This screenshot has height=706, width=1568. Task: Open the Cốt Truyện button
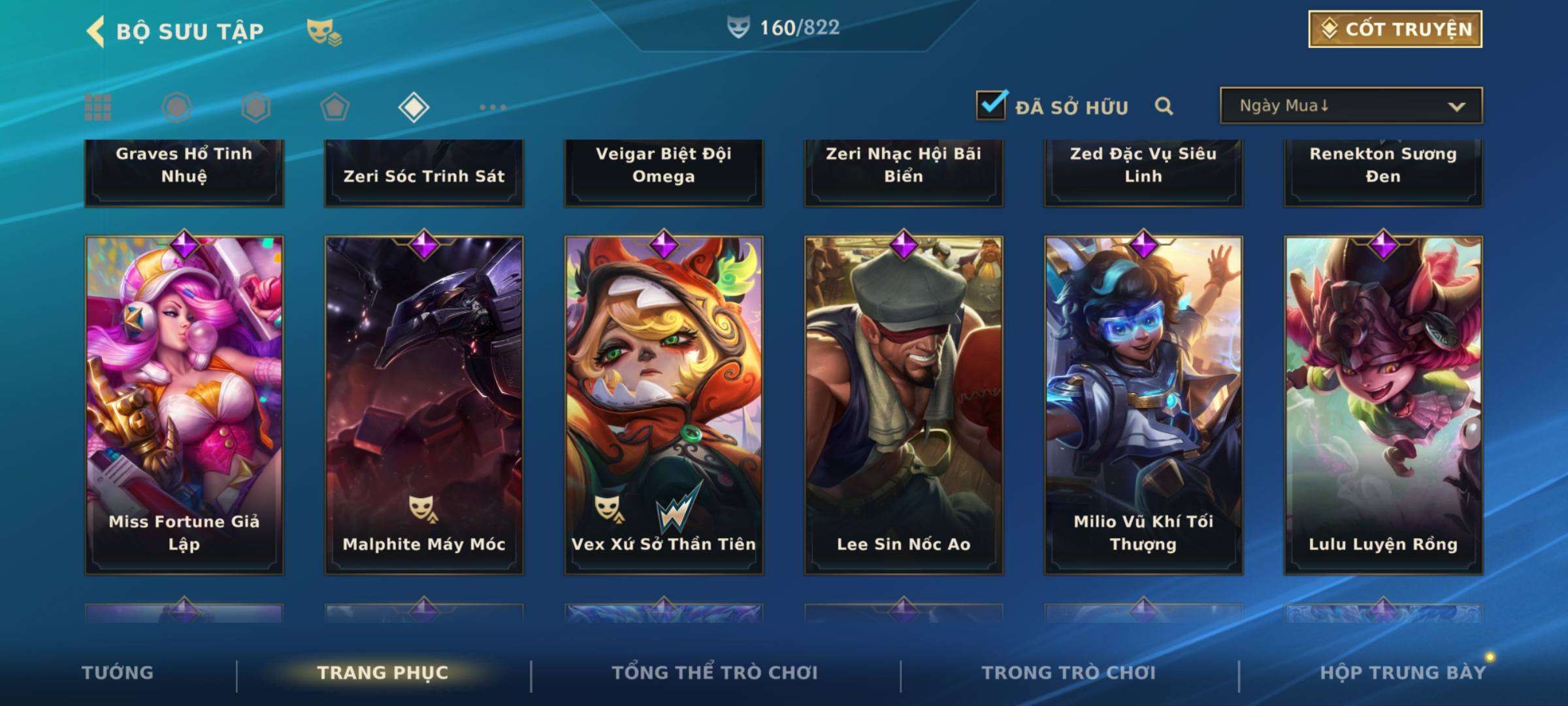point(1395,29)
